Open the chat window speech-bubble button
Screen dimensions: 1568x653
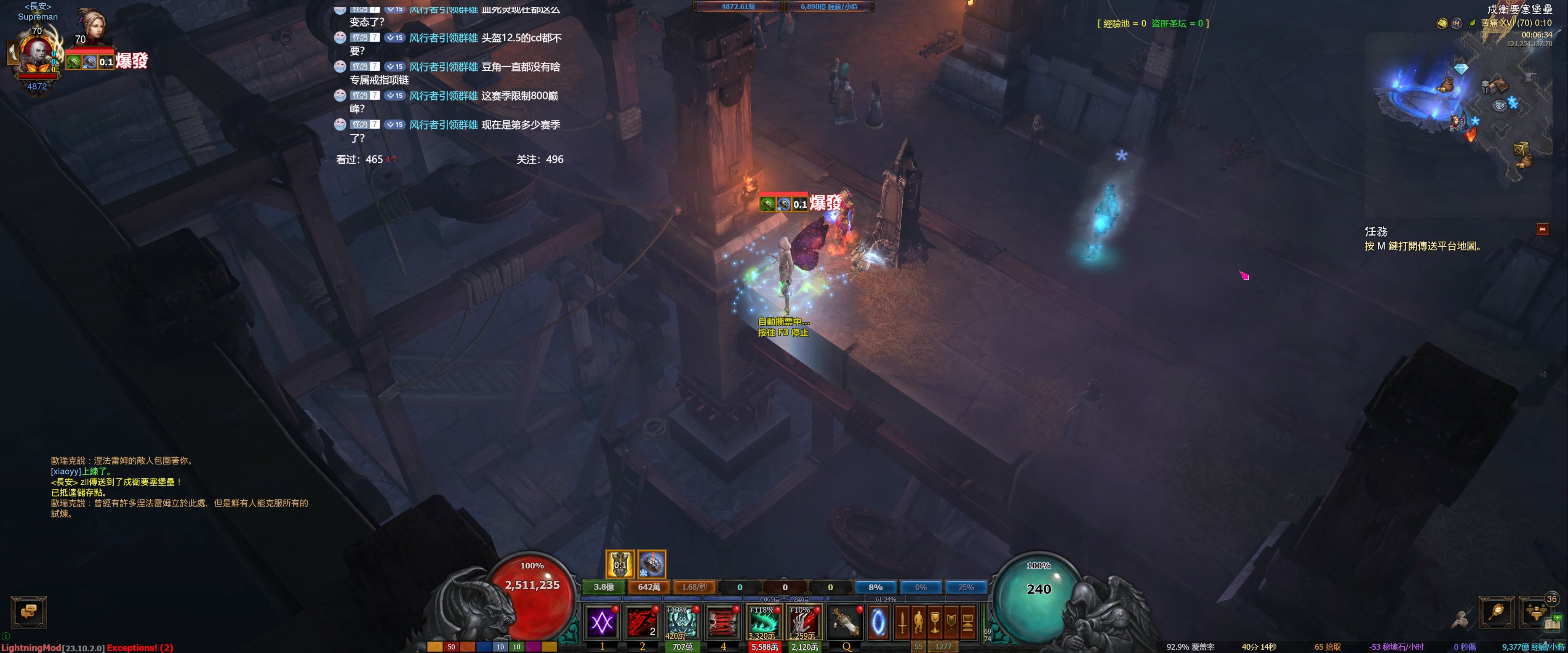tap(29, 612)
